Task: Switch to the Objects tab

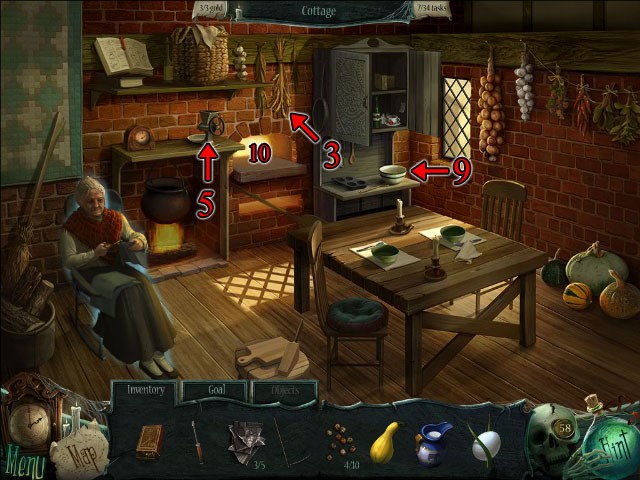Action: tap(284, 390)
